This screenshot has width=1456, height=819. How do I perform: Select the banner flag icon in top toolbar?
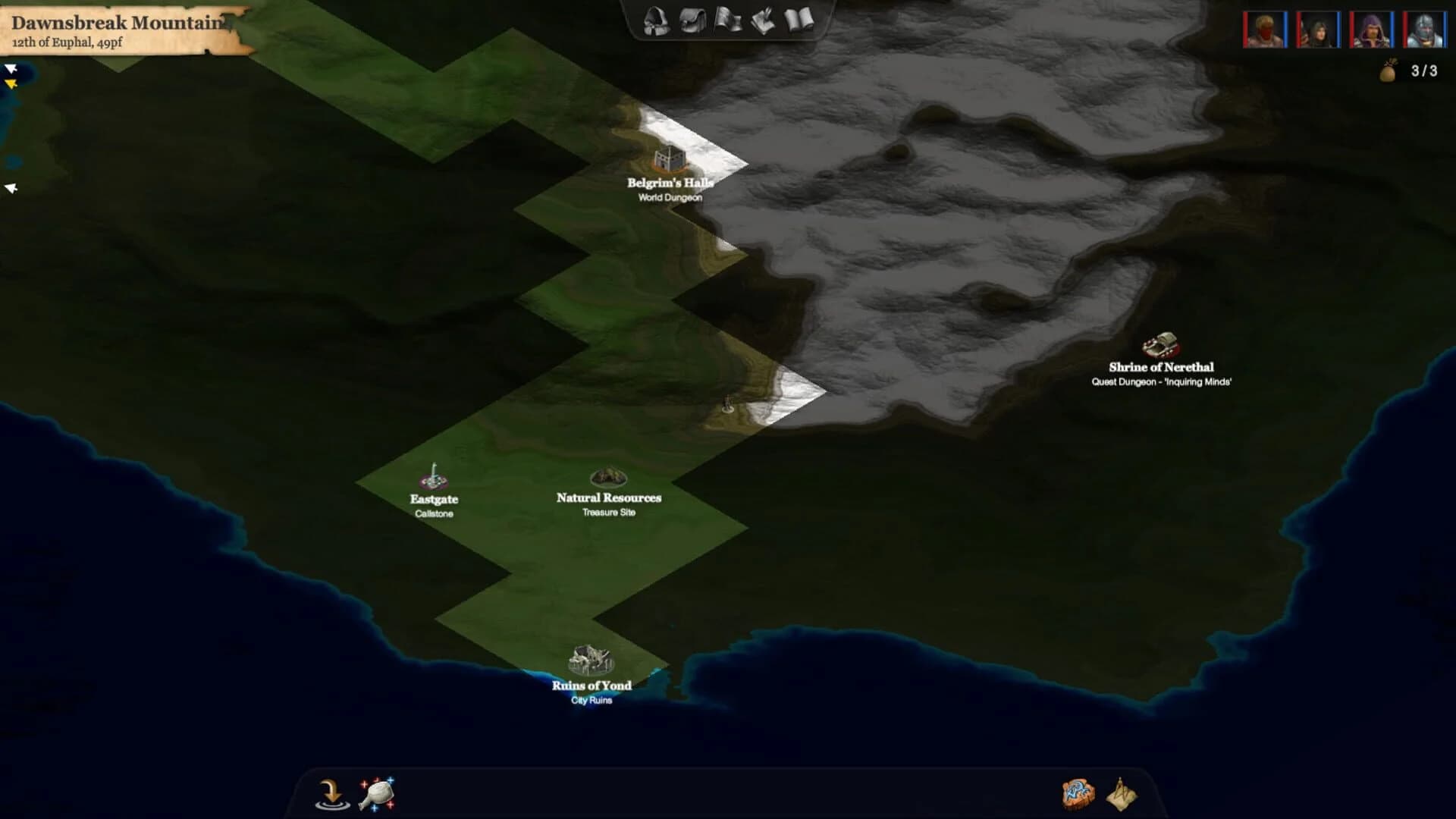pos(728,21)
